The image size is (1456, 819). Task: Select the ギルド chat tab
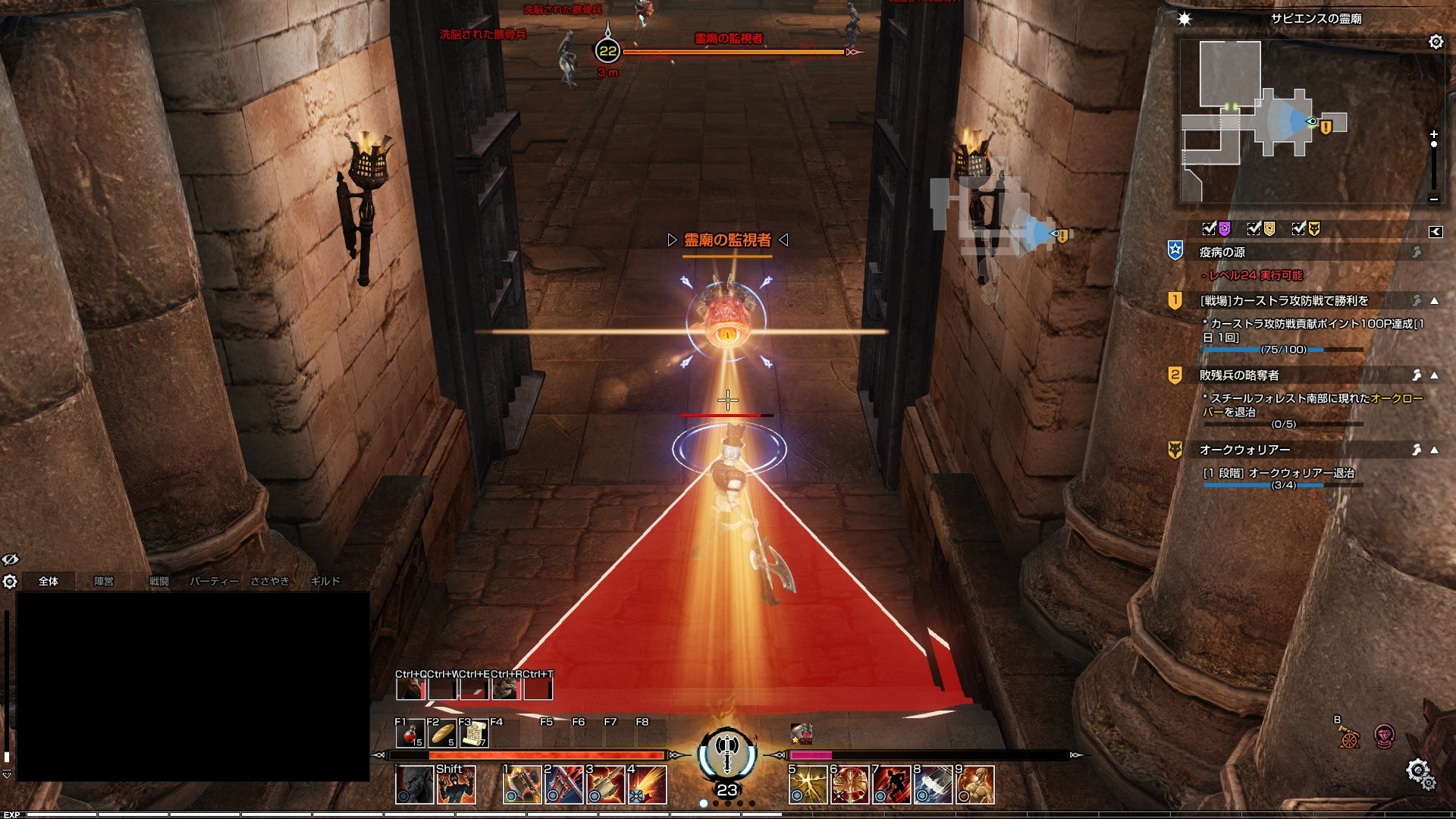pyautogui.click(x=325, y=581)
